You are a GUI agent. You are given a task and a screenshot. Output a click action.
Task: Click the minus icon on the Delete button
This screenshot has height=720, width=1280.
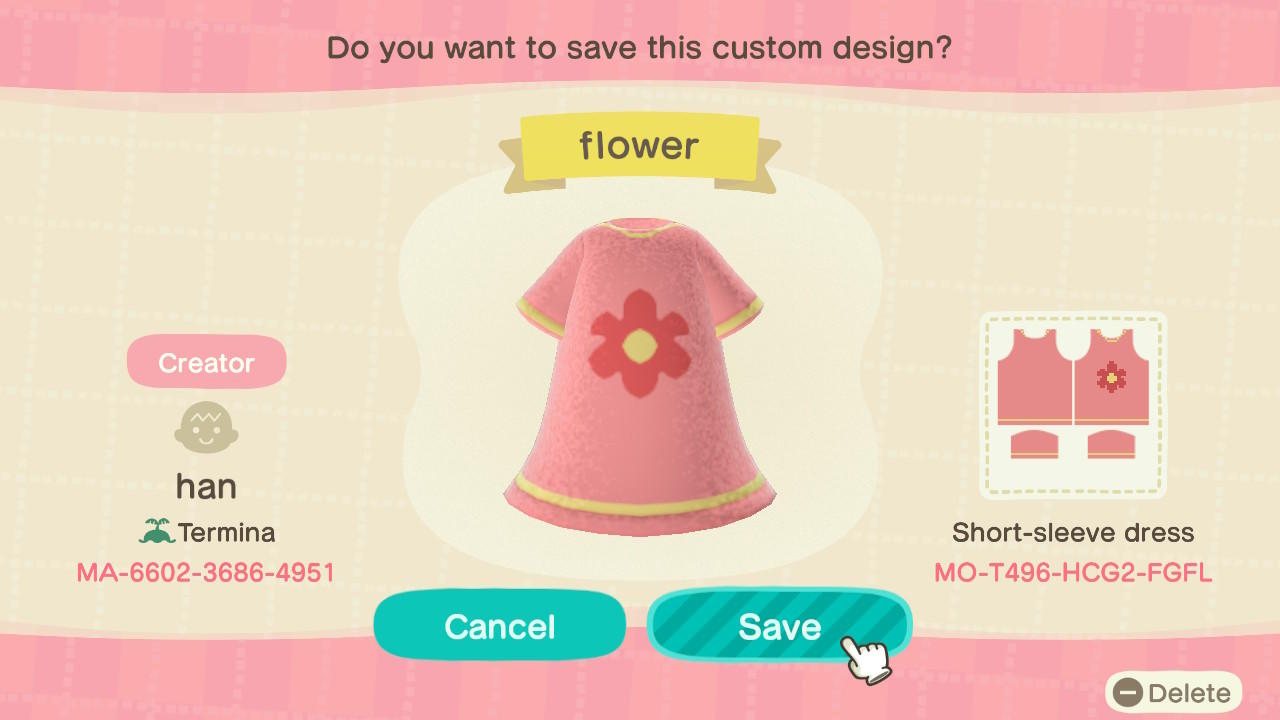point(1131,692)
